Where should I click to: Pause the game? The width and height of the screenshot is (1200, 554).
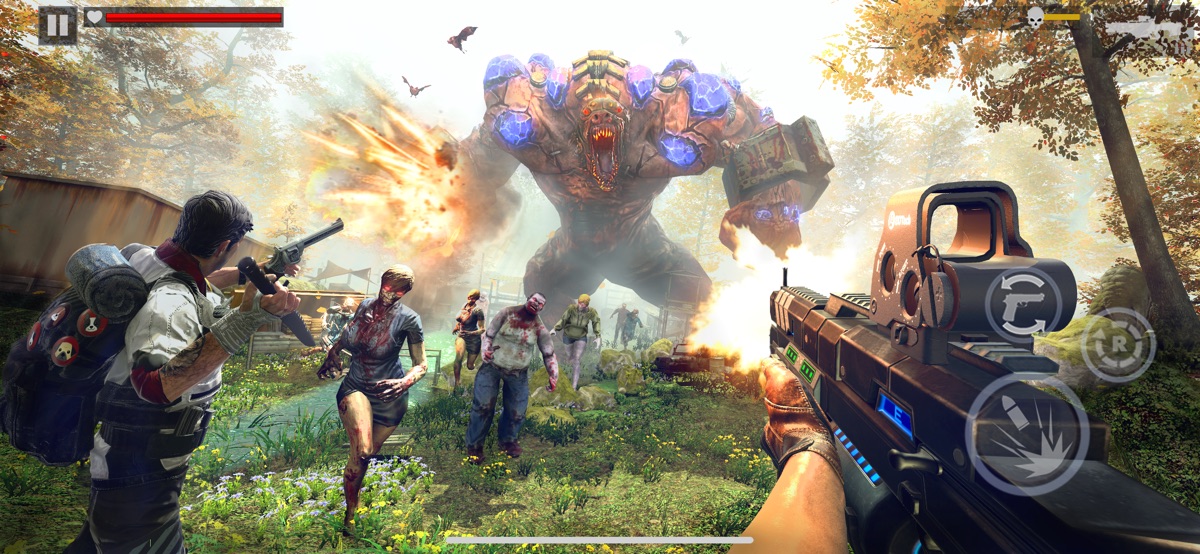click(x=57, y=24)
